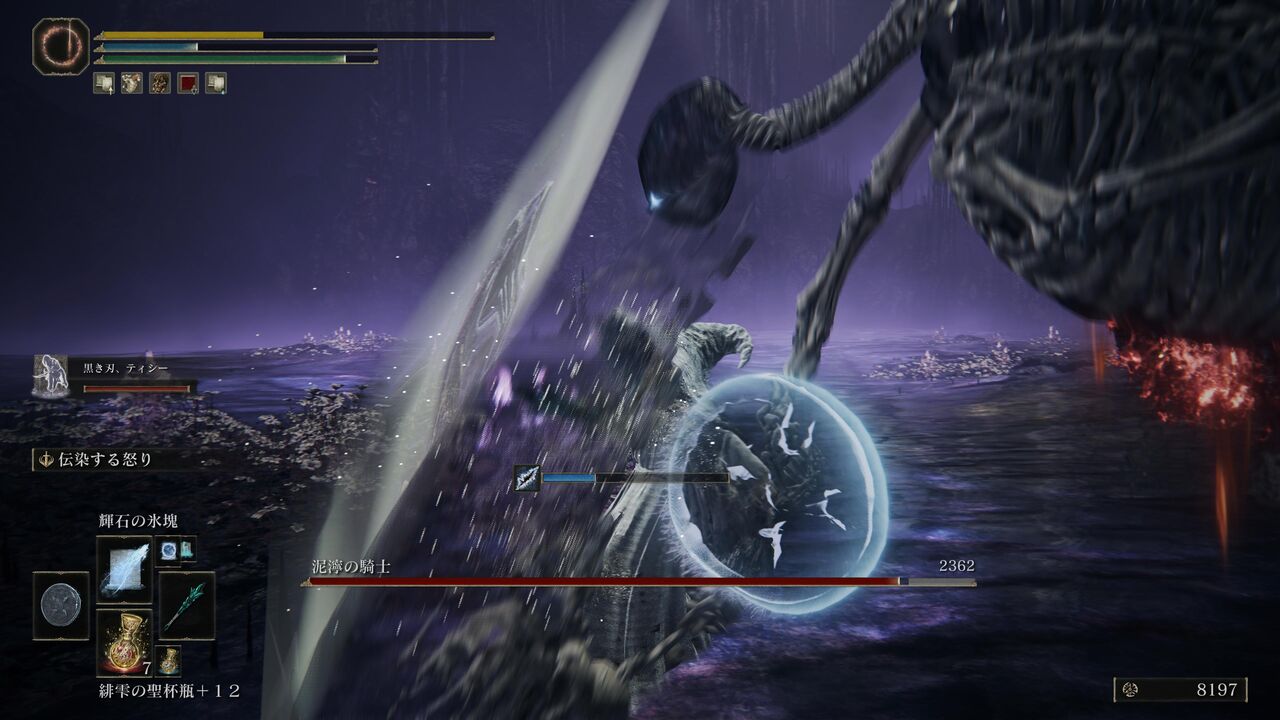1280x720 pixels.
Task: Click the Black Knife Tiche summon portrait
Action: (x=49, y=375)
